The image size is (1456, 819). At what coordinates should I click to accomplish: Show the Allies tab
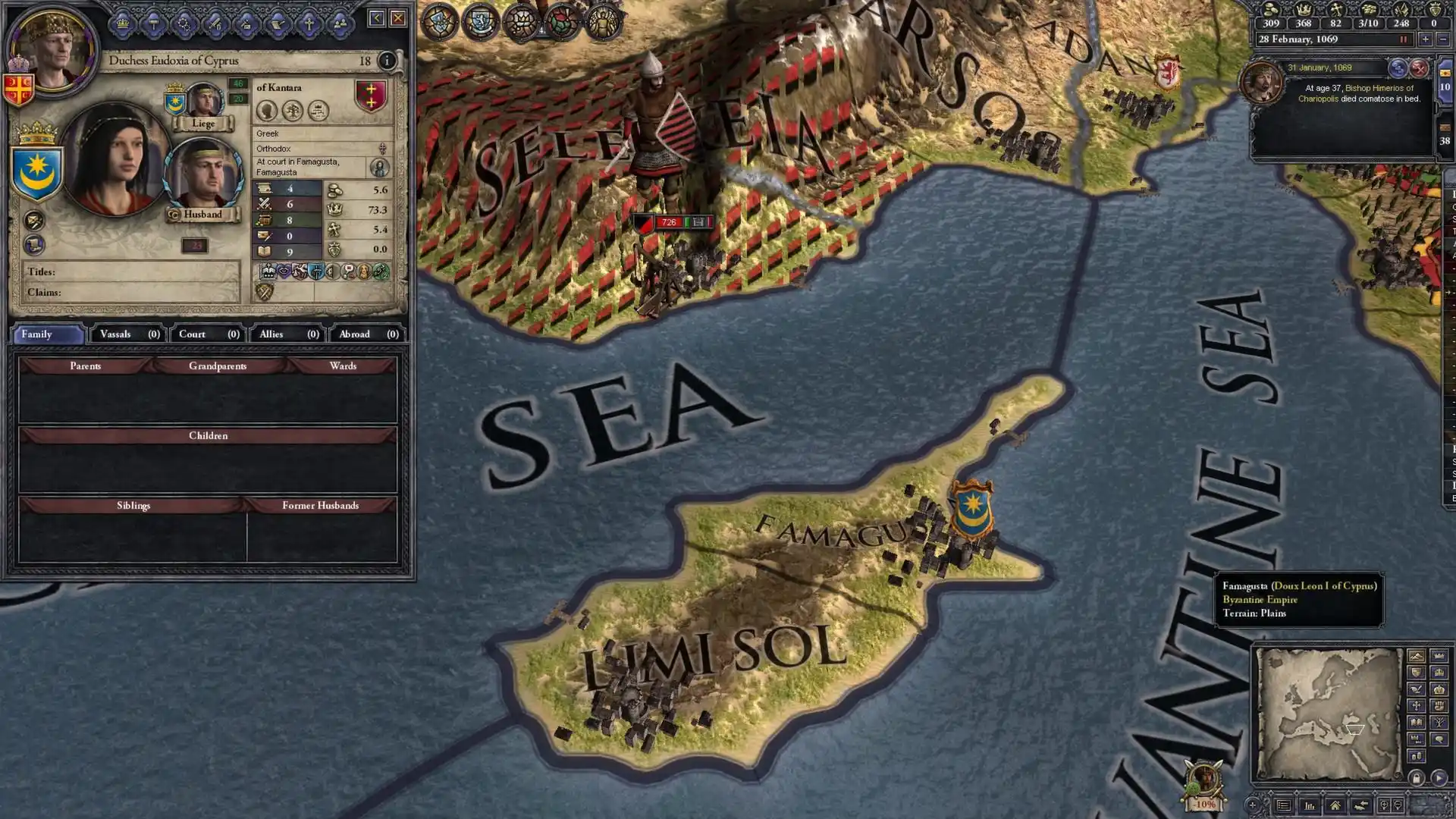pyautogui.click(x=288, y=334)
